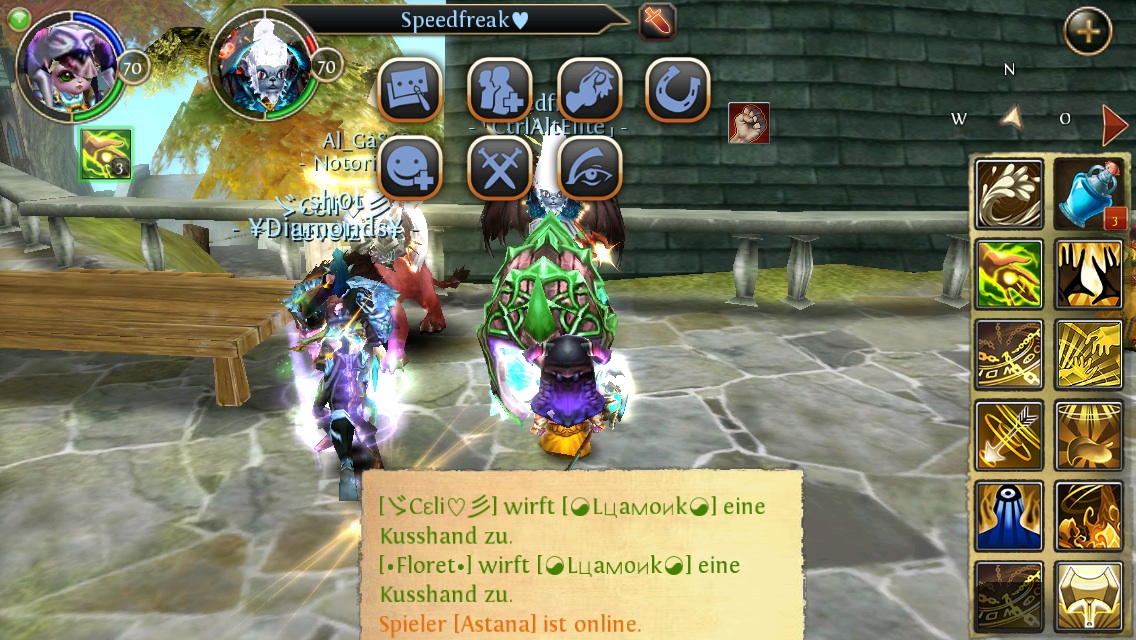
Task: Tap the horseshoe button in target menu
Action: point(678,90)
